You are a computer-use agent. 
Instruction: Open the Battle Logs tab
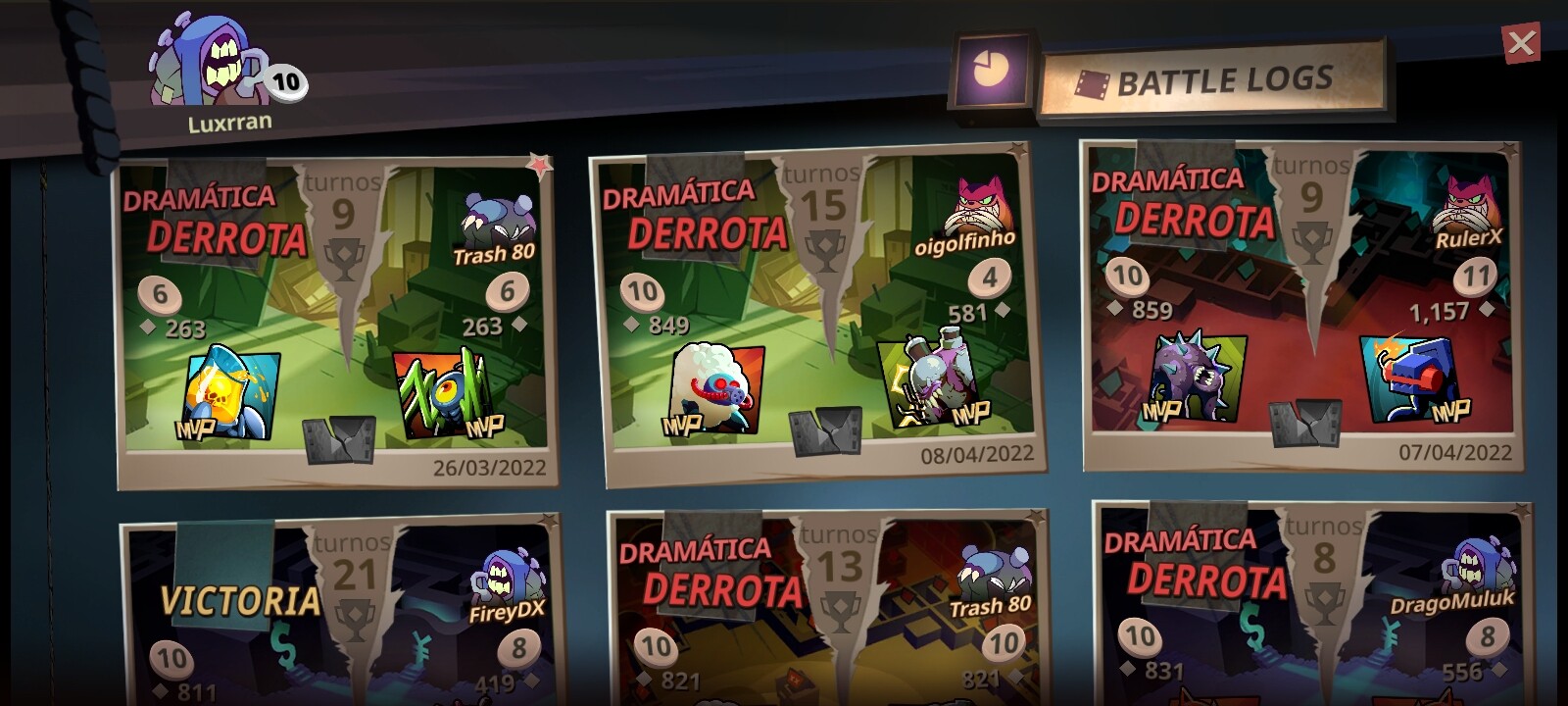pos(1213,81)
